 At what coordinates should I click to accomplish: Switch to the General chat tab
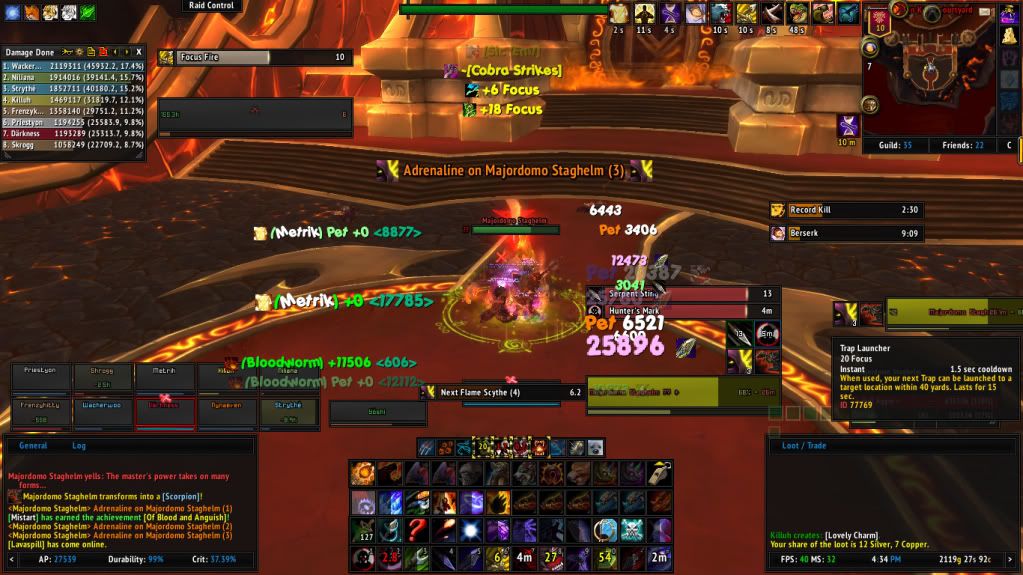pos(33,446)
